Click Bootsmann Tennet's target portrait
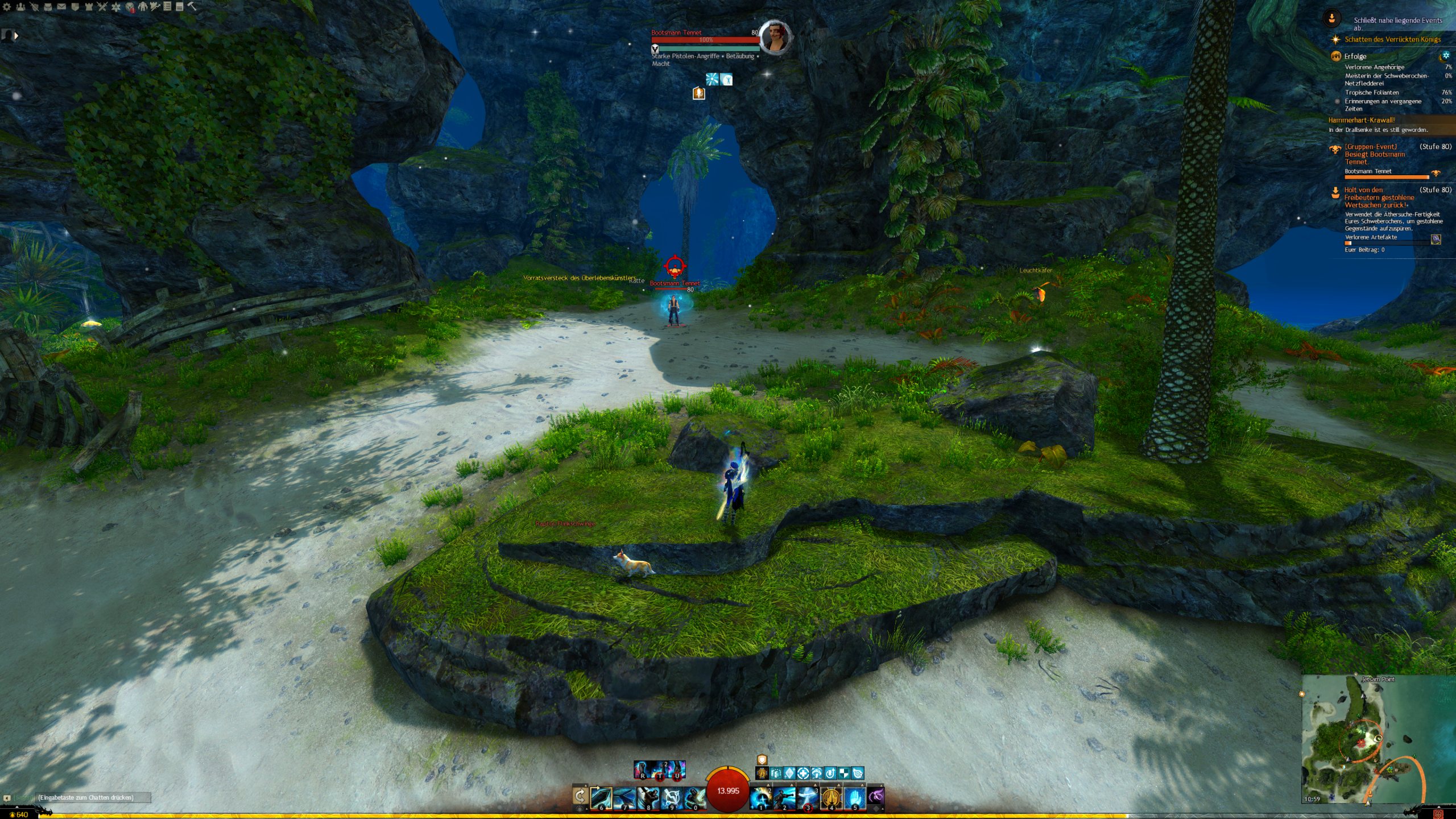Screen dimensions: 1456x819 pos(775,37)
